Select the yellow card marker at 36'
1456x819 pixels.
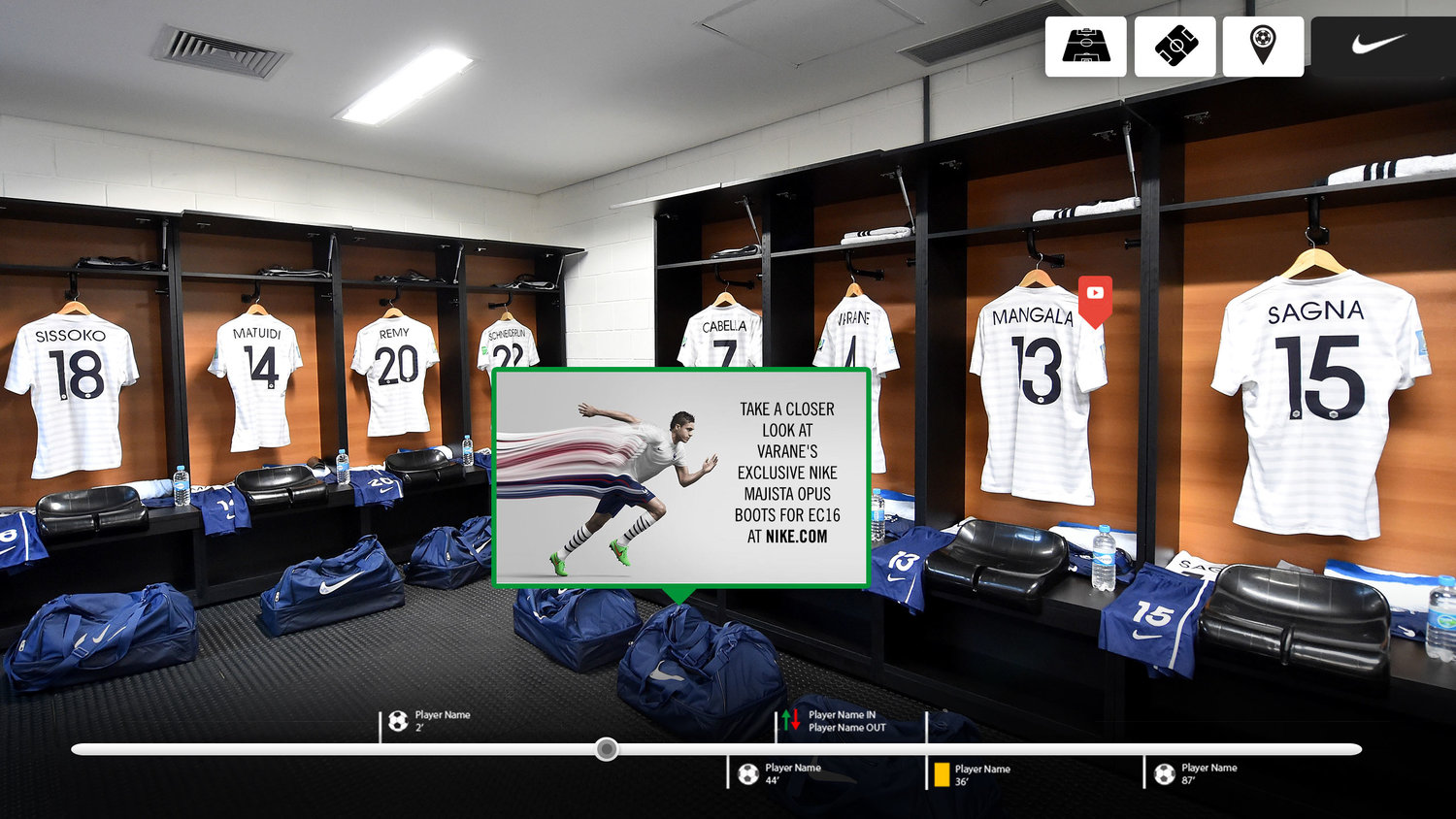942,774
